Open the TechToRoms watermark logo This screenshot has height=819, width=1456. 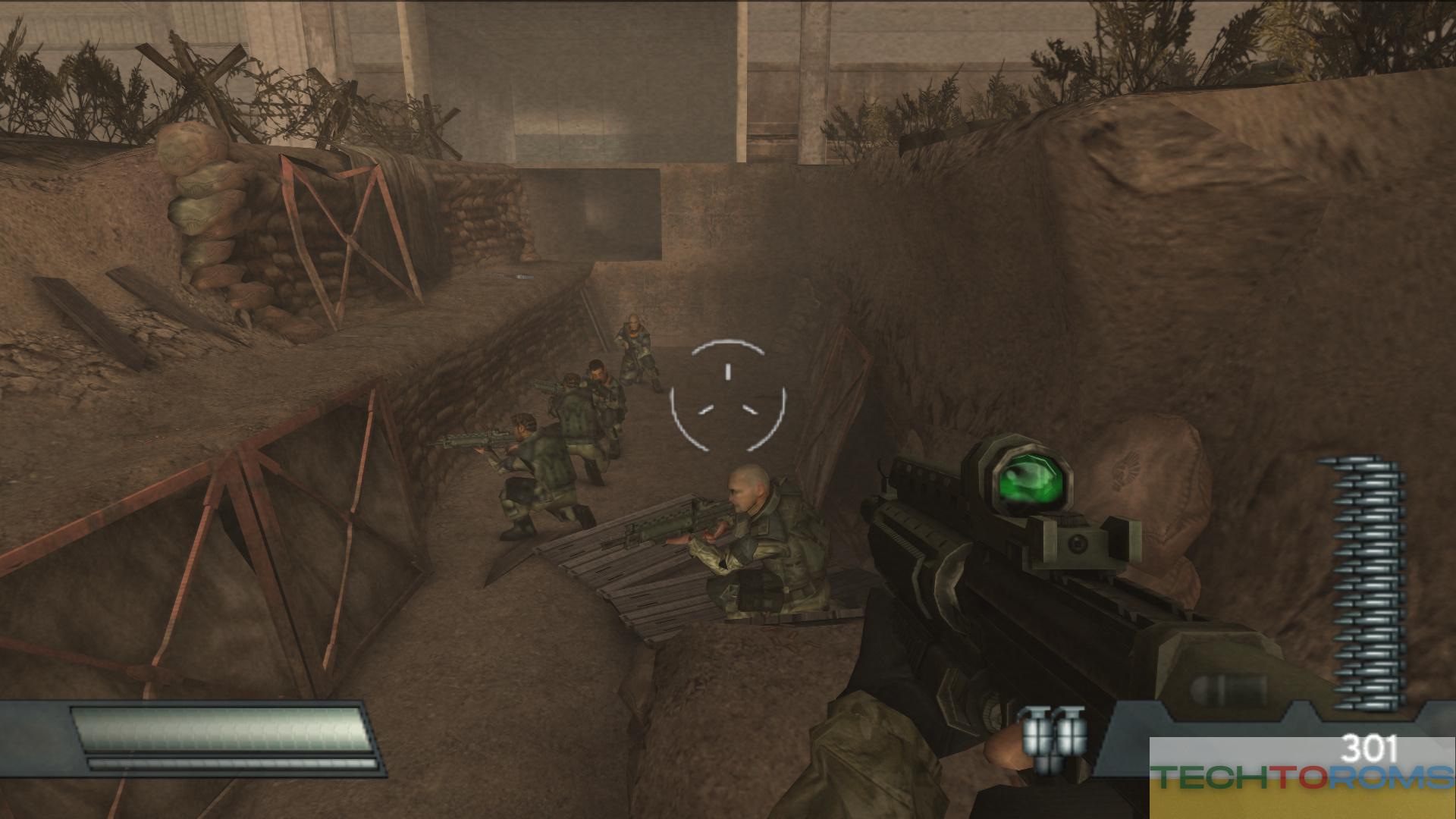[1301, 777]
